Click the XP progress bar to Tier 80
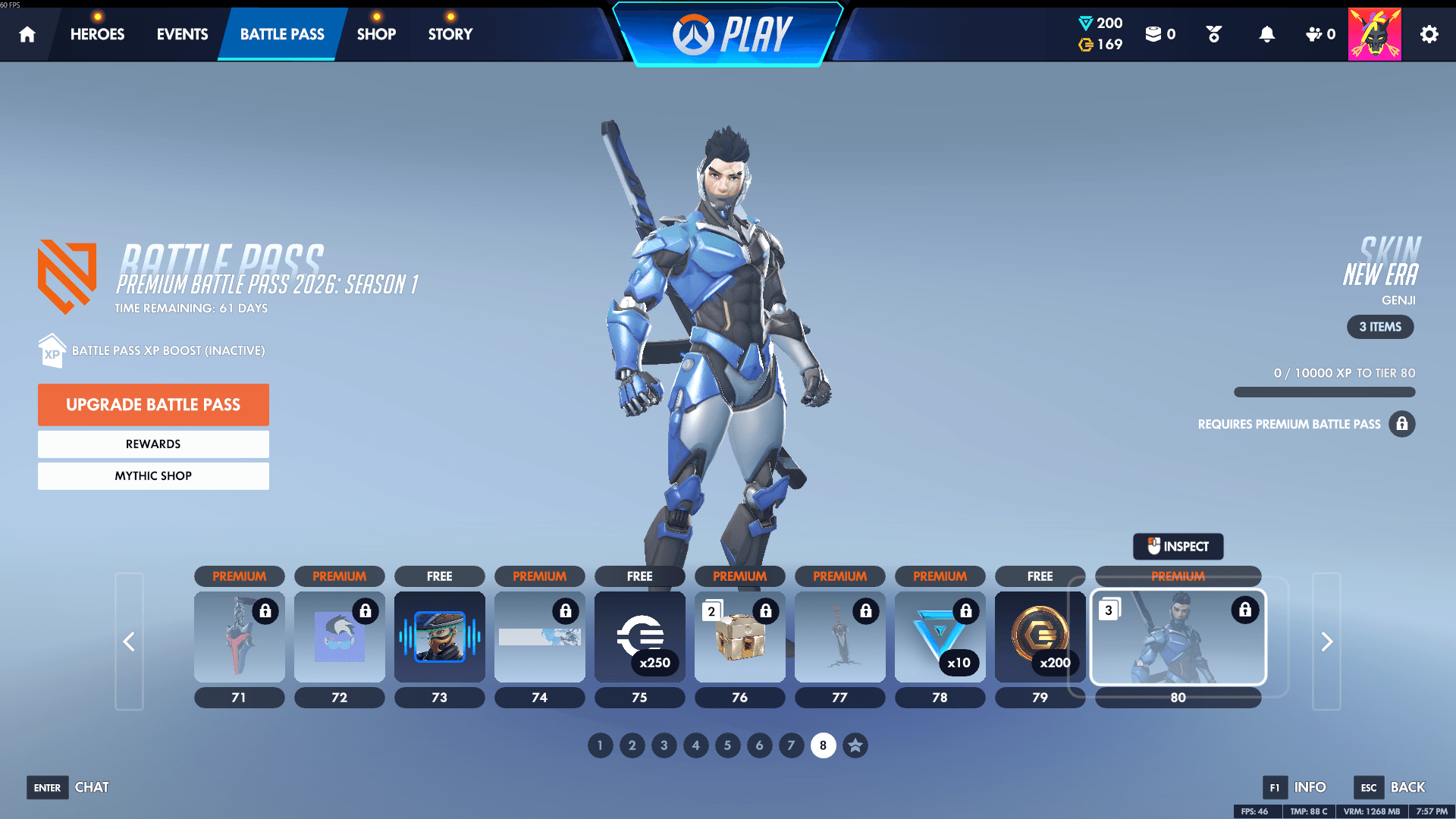1456x819 pixels. pos(1324,392)
